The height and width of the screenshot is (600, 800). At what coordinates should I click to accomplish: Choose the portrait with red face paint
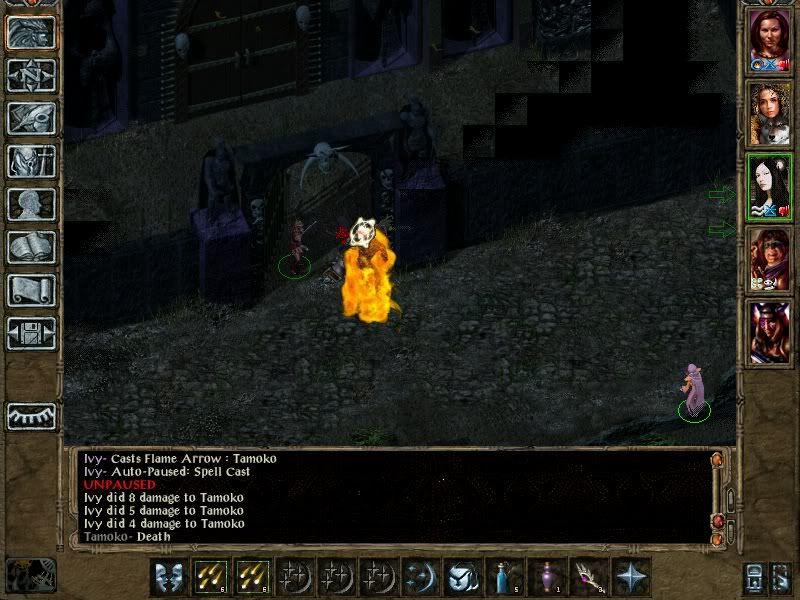pos(770,259)
